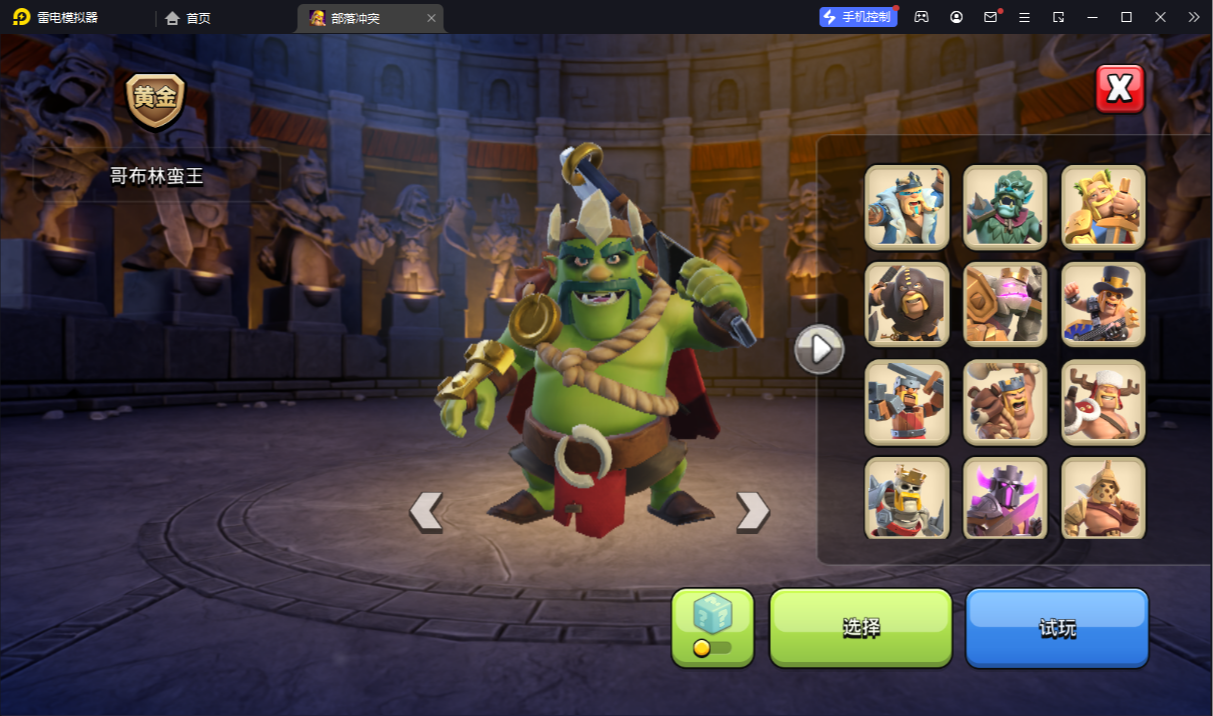This screenshot has width=1213, height=716.
Task: Click the round play arrow beside the skin panel
Action: pos(819,349)
